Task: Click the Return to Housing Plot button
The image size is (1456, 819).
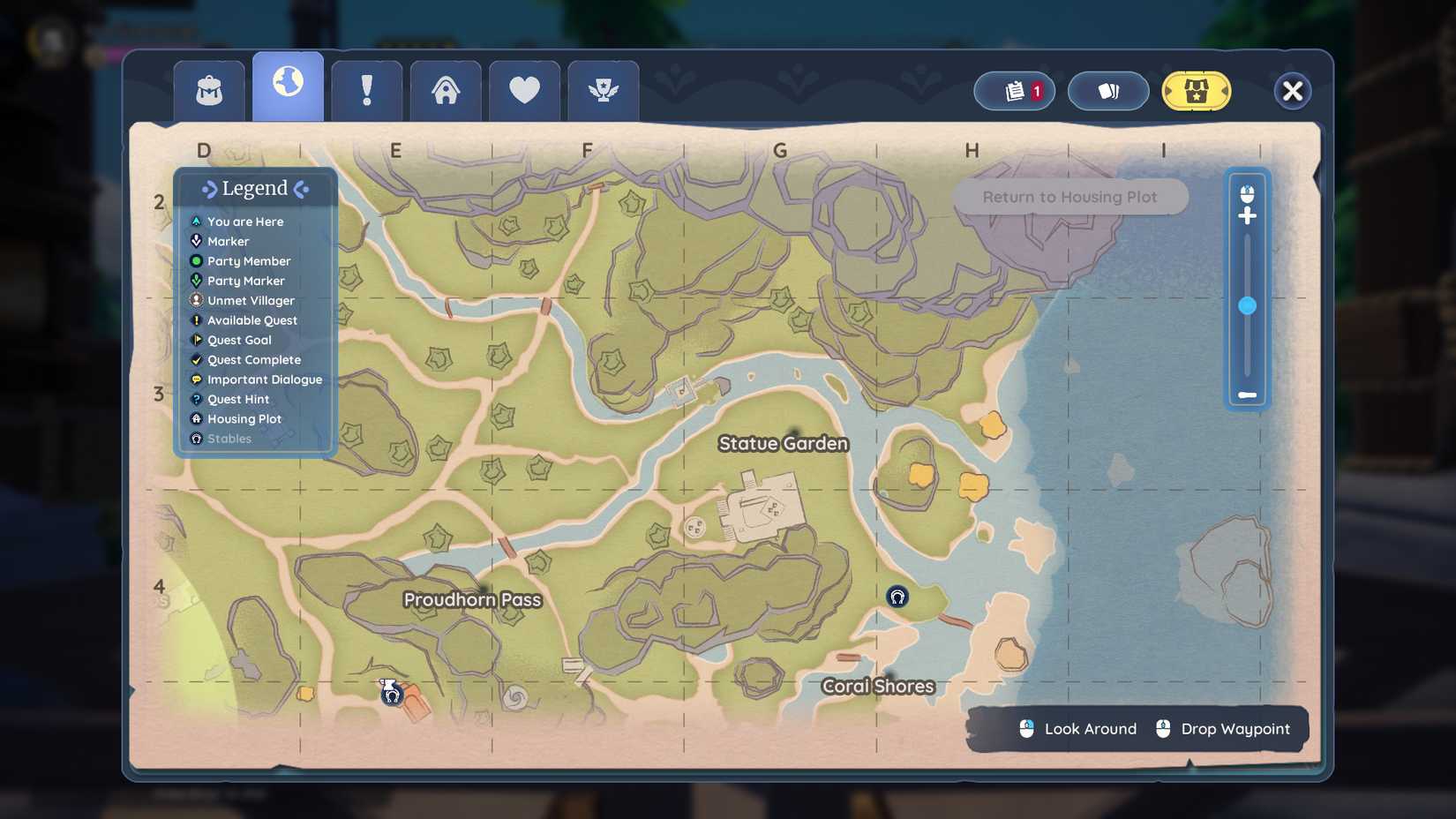Action: pyautogui.click(x=1069, y=197)
